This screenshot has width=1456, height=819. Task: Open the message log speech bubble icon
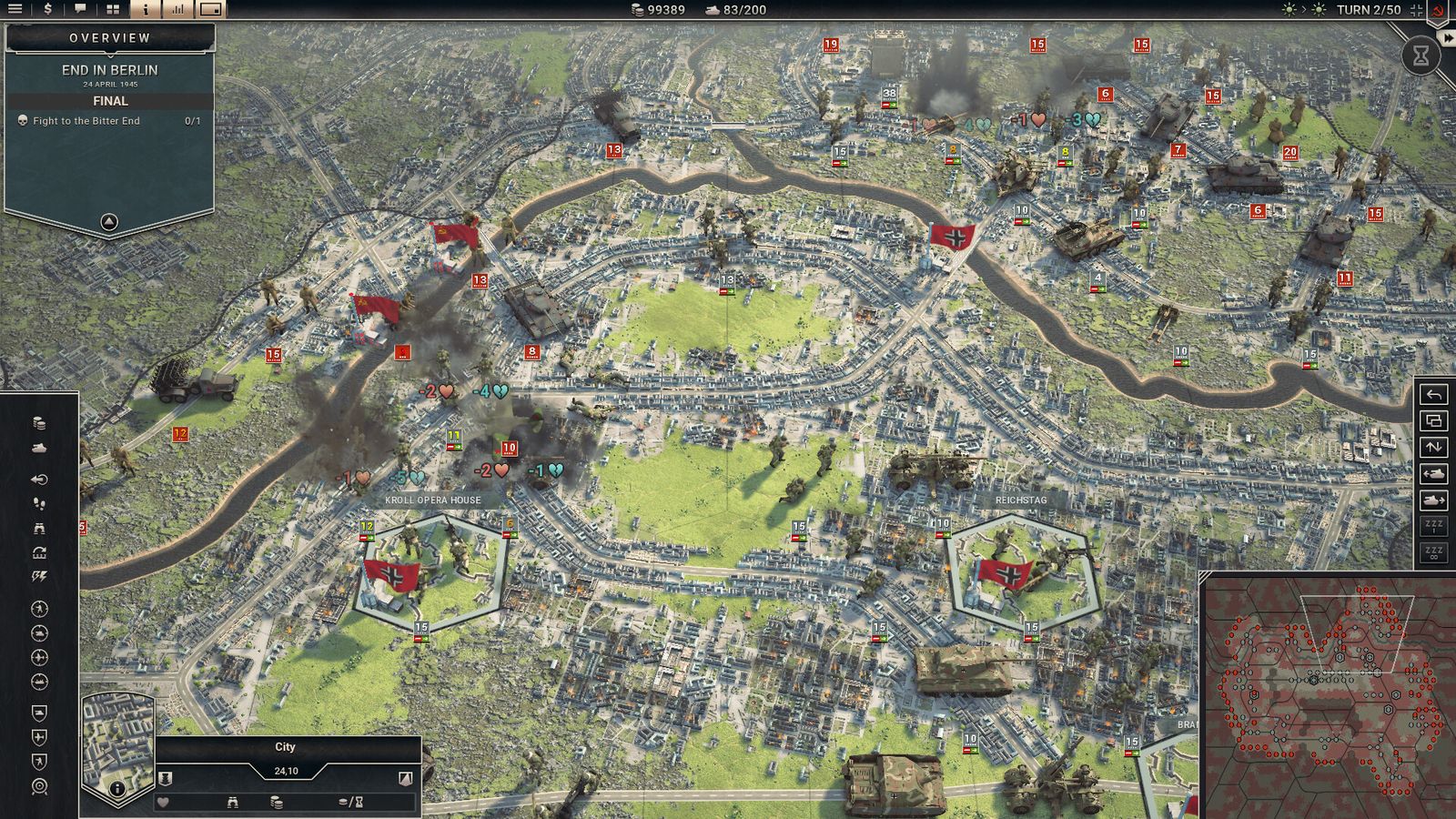(80, 9)
